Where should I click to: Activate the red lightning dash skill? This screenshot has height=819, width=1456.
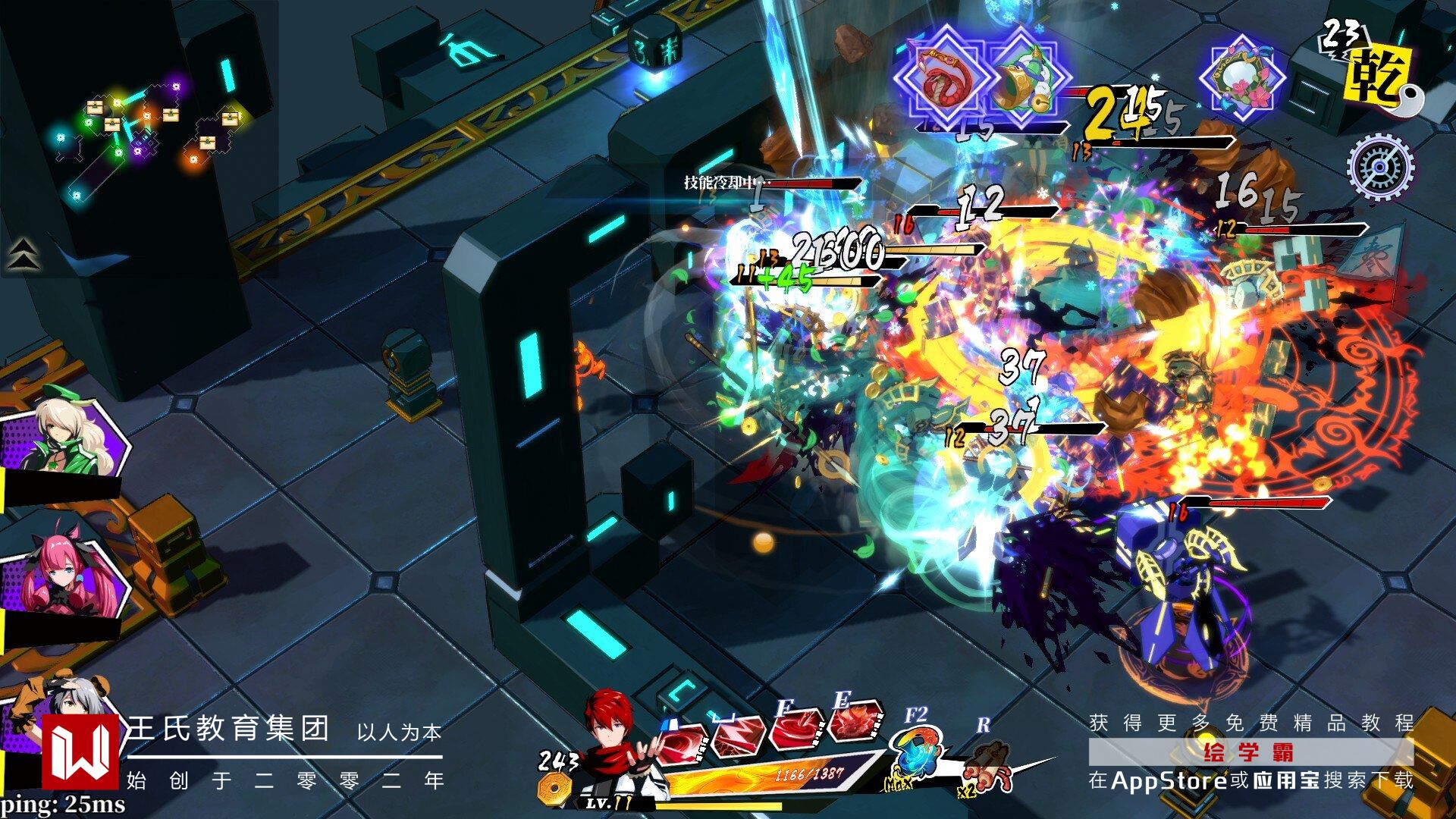point(737,737)
